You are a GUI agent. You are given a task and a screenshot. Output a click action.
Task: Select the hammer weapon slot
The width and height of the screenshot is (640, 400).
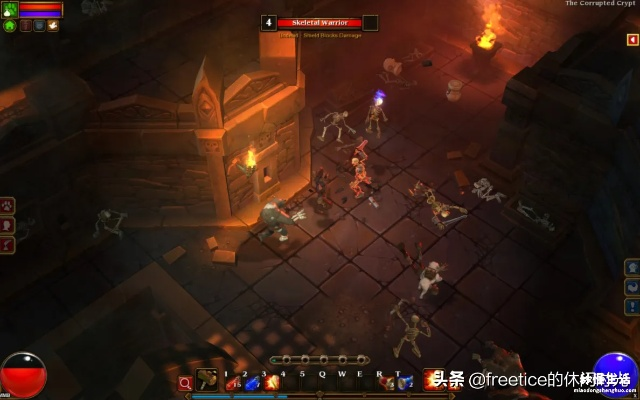pos(207,379)
